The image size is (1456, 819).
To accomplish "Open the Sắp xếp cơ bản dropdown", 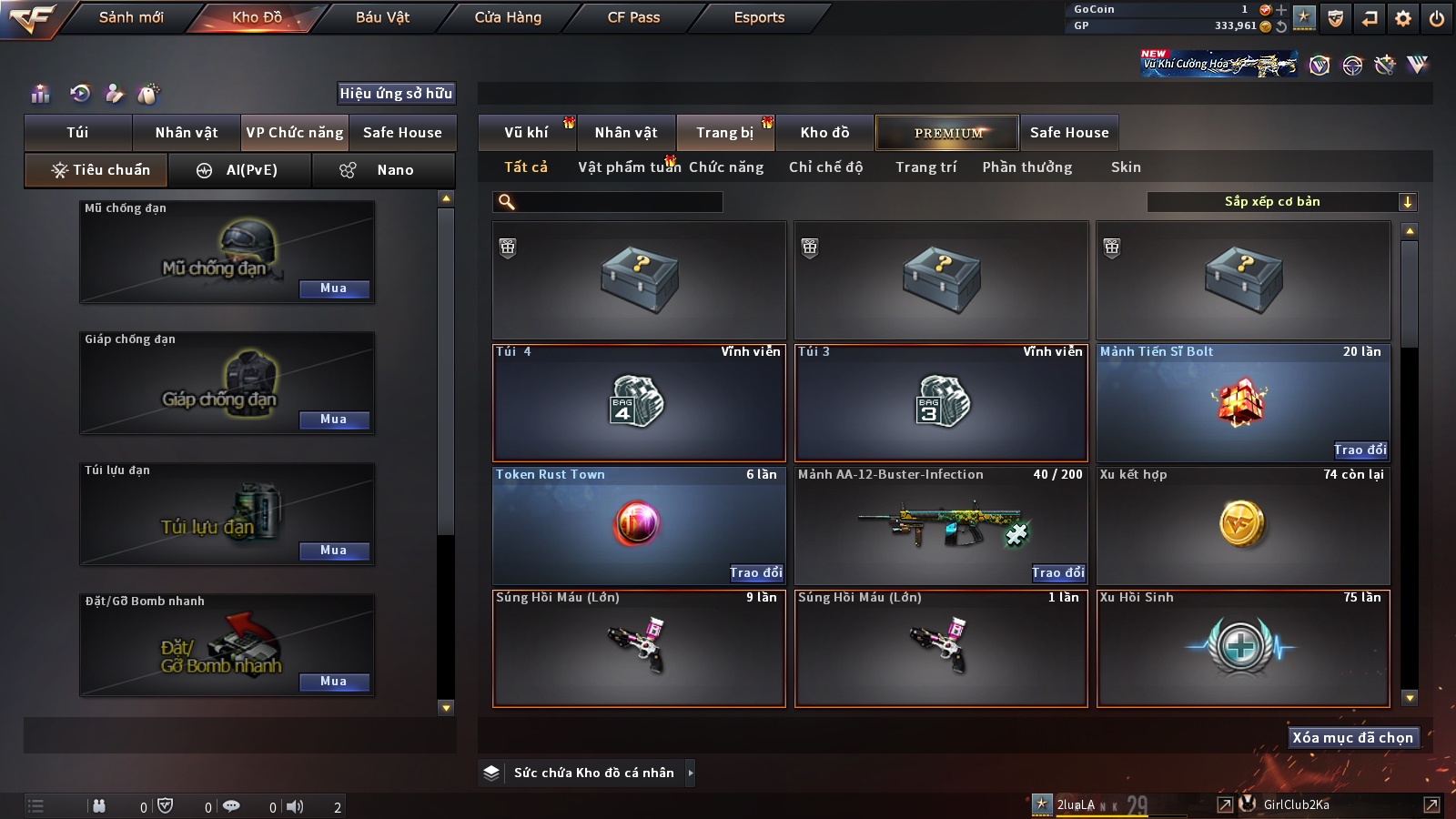I will coord(1281,202).
